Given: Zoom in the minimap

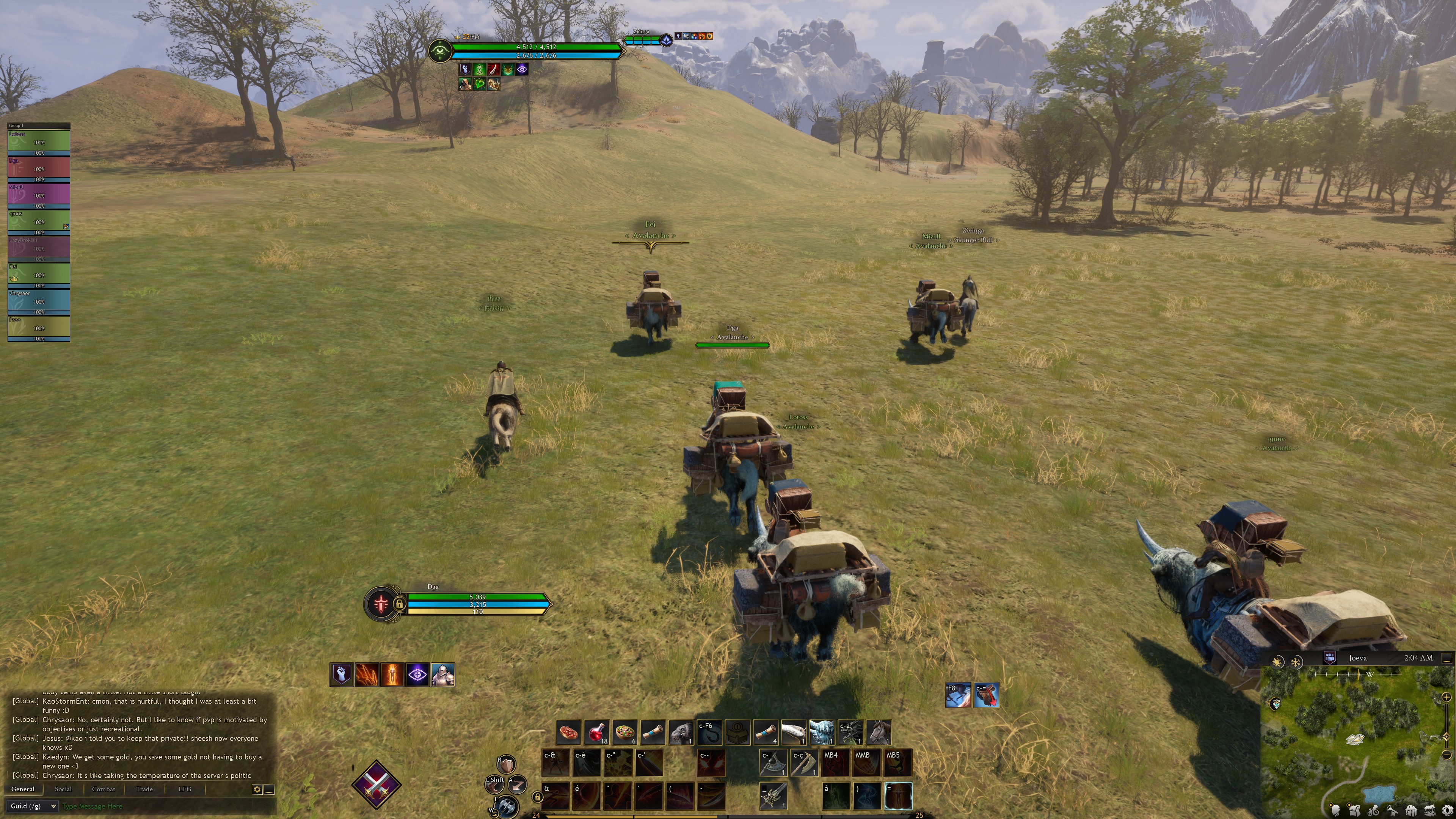Looking at the screenshot, I should pyautogui.click(x=1447, y=698).
